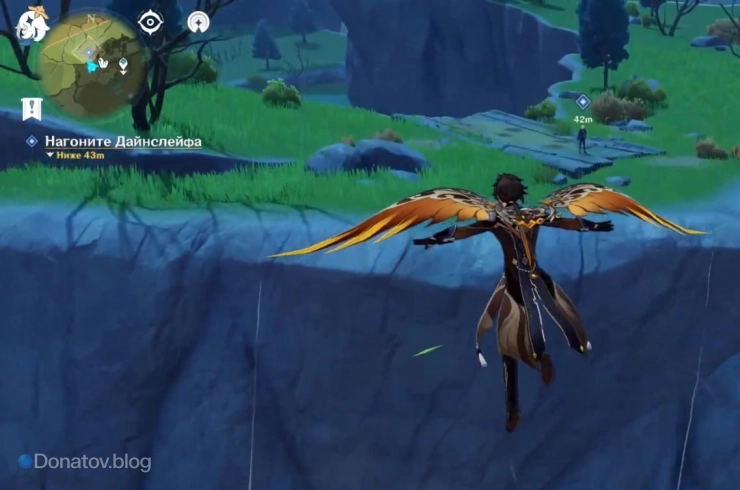Click the round sparkle icon beside the eye
This screenshot has width=740, height=490.
198,22
